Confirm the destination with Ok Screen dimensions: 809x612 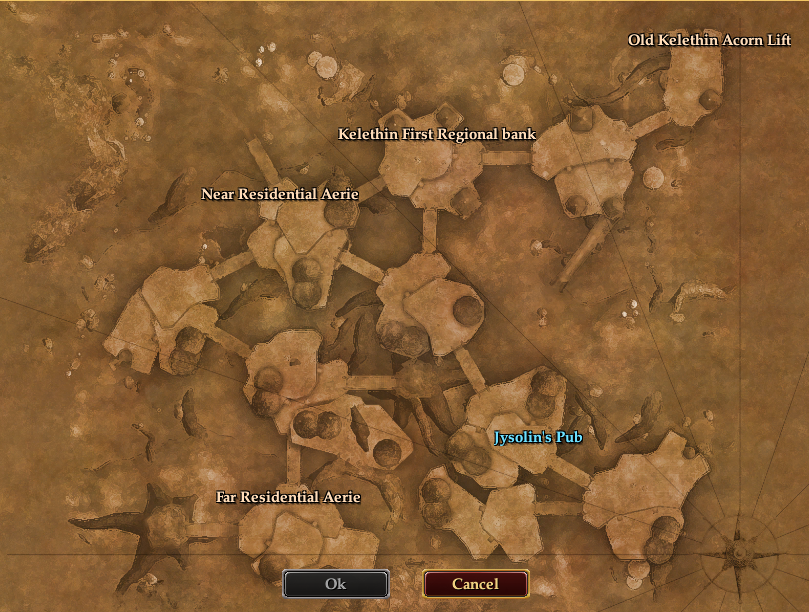click(336, 584)
